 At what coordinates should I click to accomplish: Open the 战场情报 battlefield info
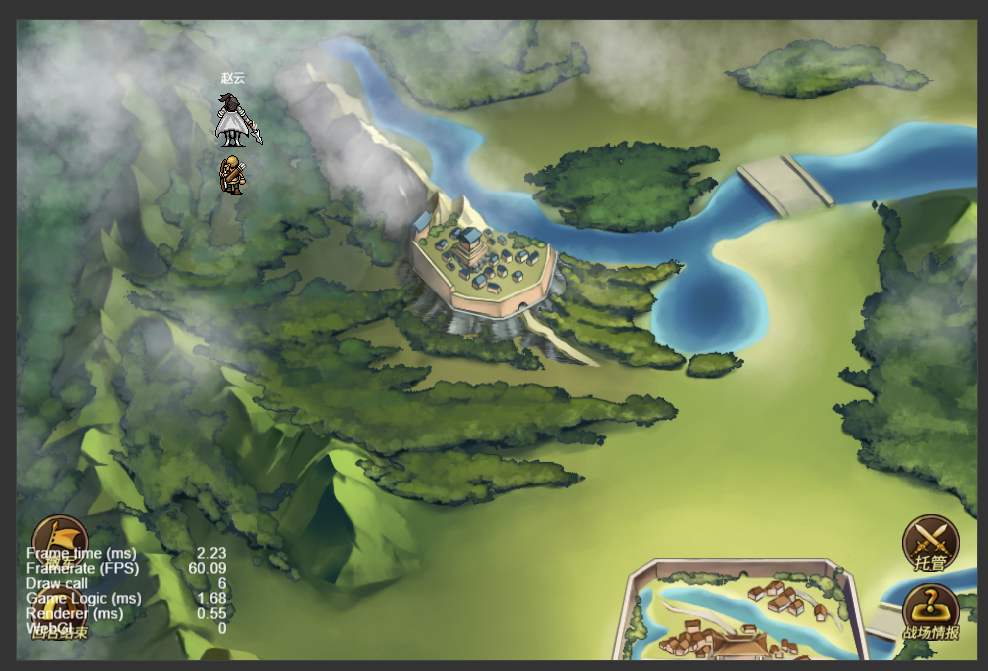pos(930,612)
